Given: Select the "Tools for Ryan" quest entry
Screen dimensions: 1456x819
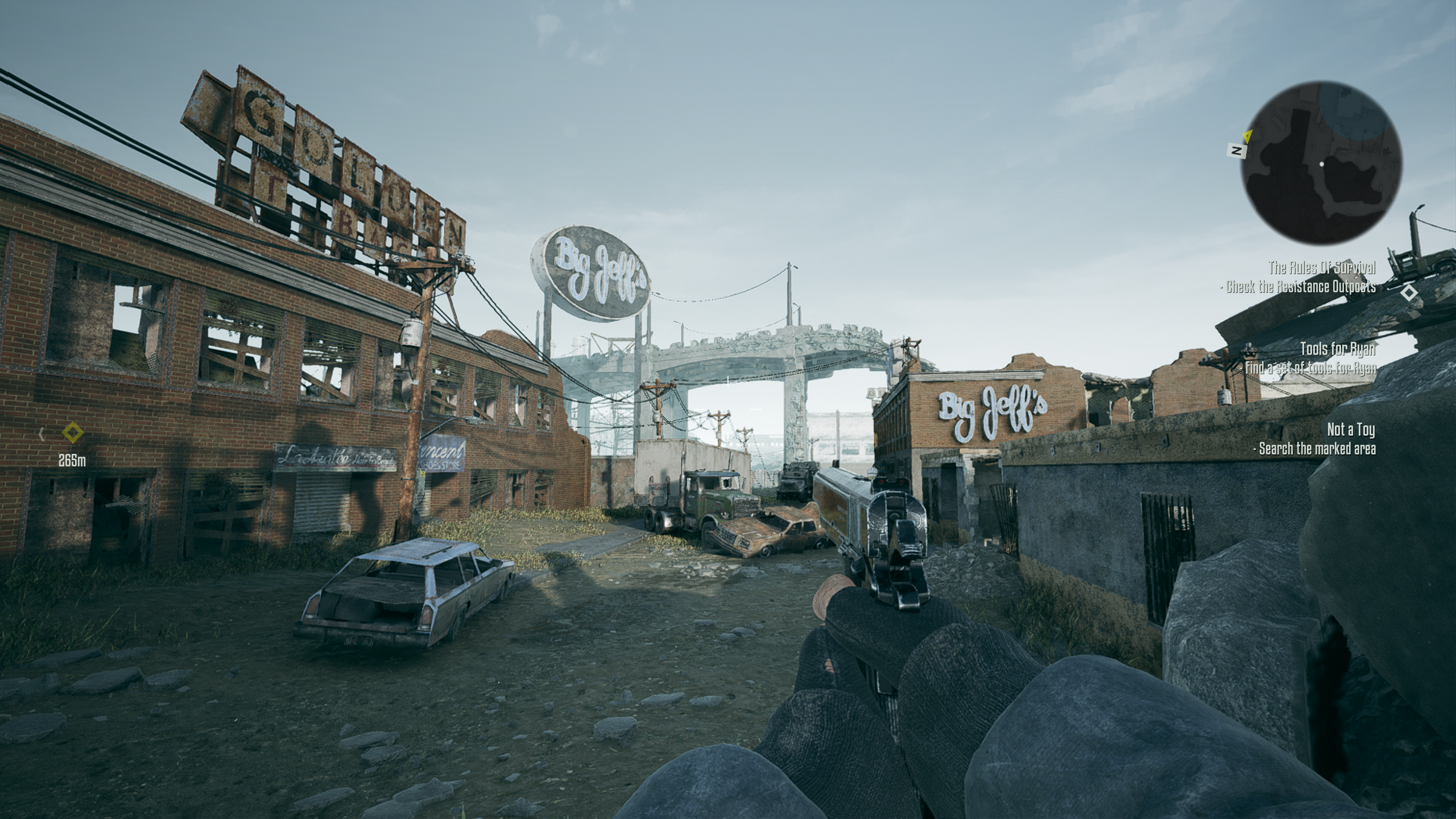Looking at the screenshot, I should pos(1337,348).
